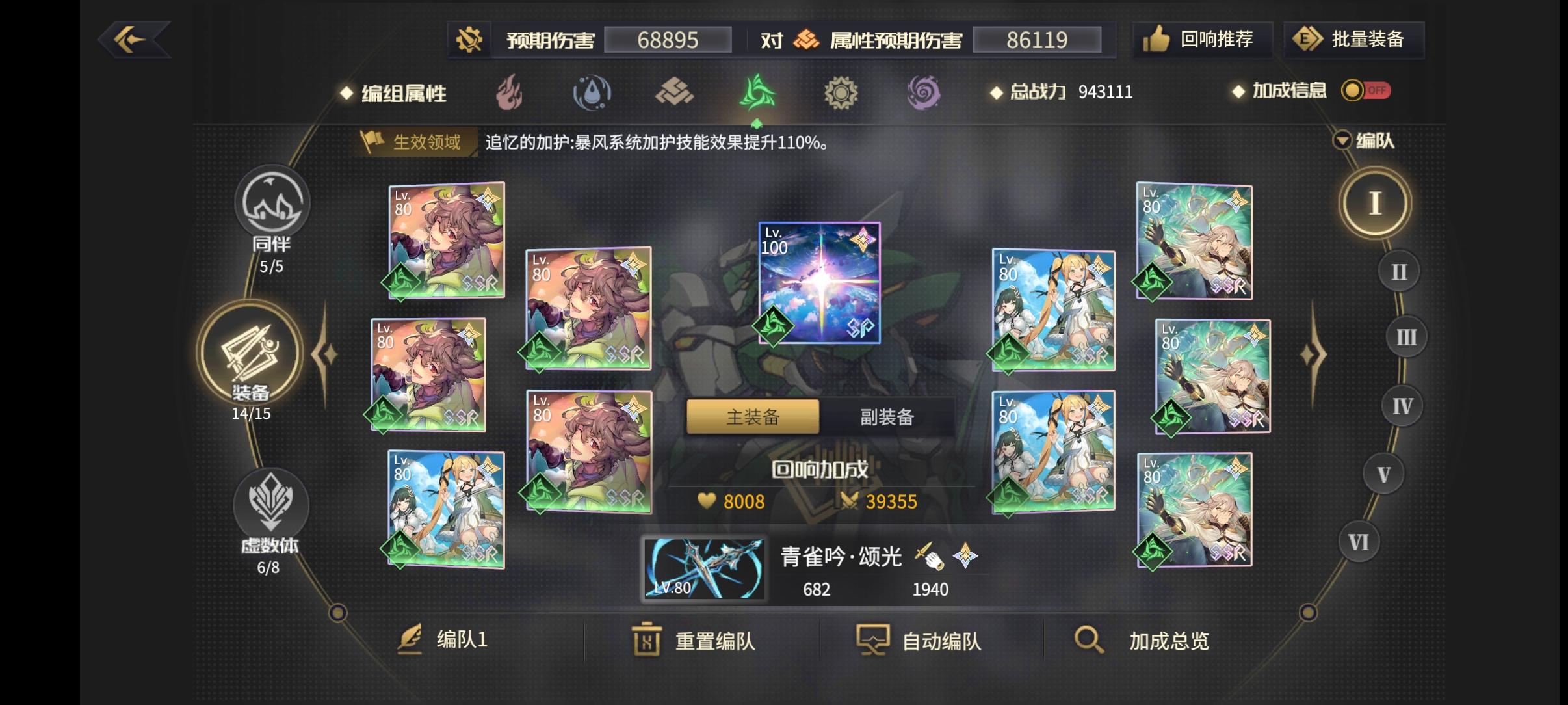Select the dark element attribute icon

925,93
